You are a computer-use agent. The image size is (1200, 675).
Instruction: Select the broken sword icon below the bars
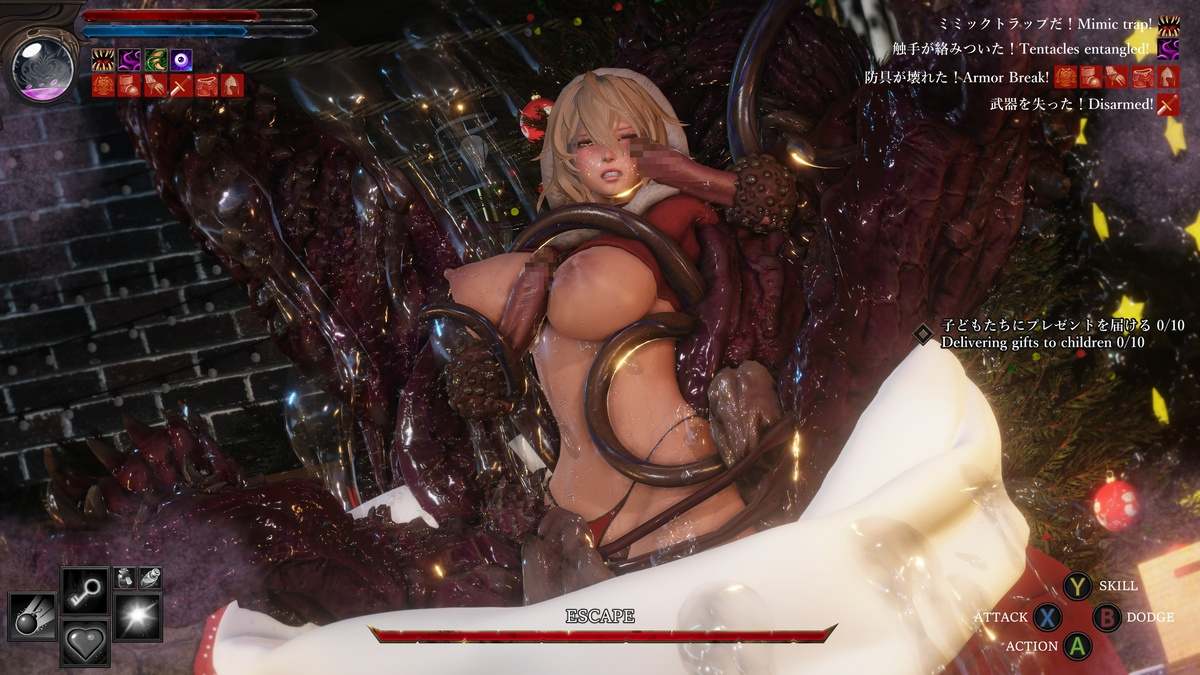[180, 85]
